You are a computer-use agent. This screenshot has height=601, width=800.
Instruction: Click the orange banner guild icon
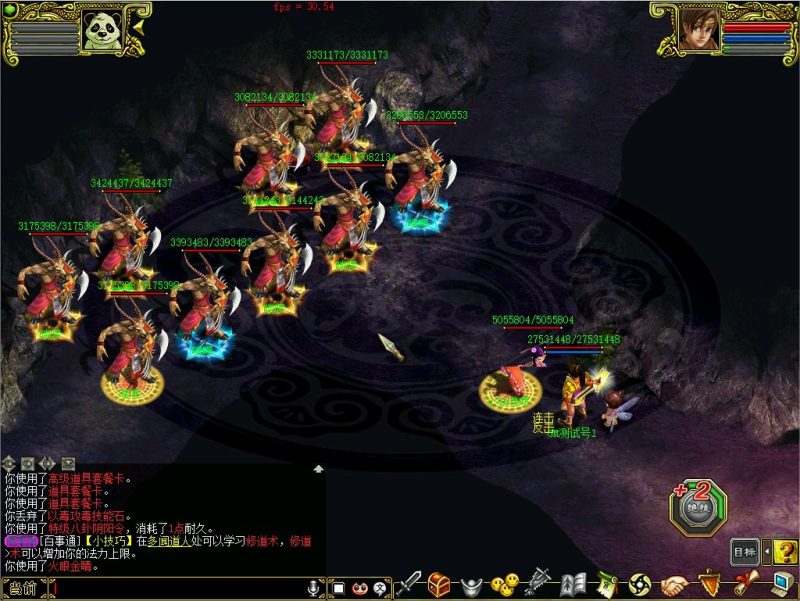tap(709, 584)
